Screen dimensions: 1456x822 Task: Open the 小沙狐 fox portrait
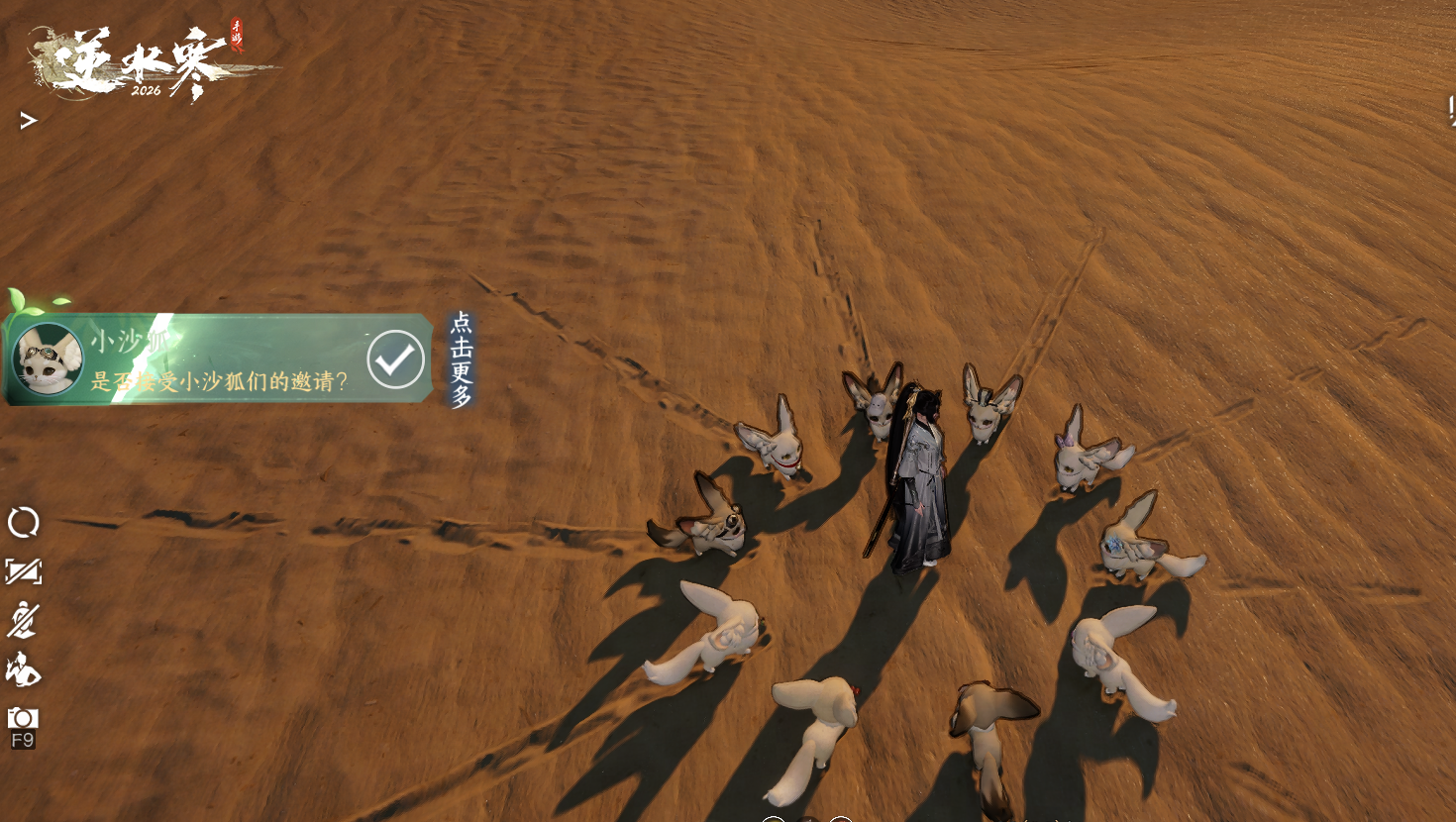(x=48, y=360)
